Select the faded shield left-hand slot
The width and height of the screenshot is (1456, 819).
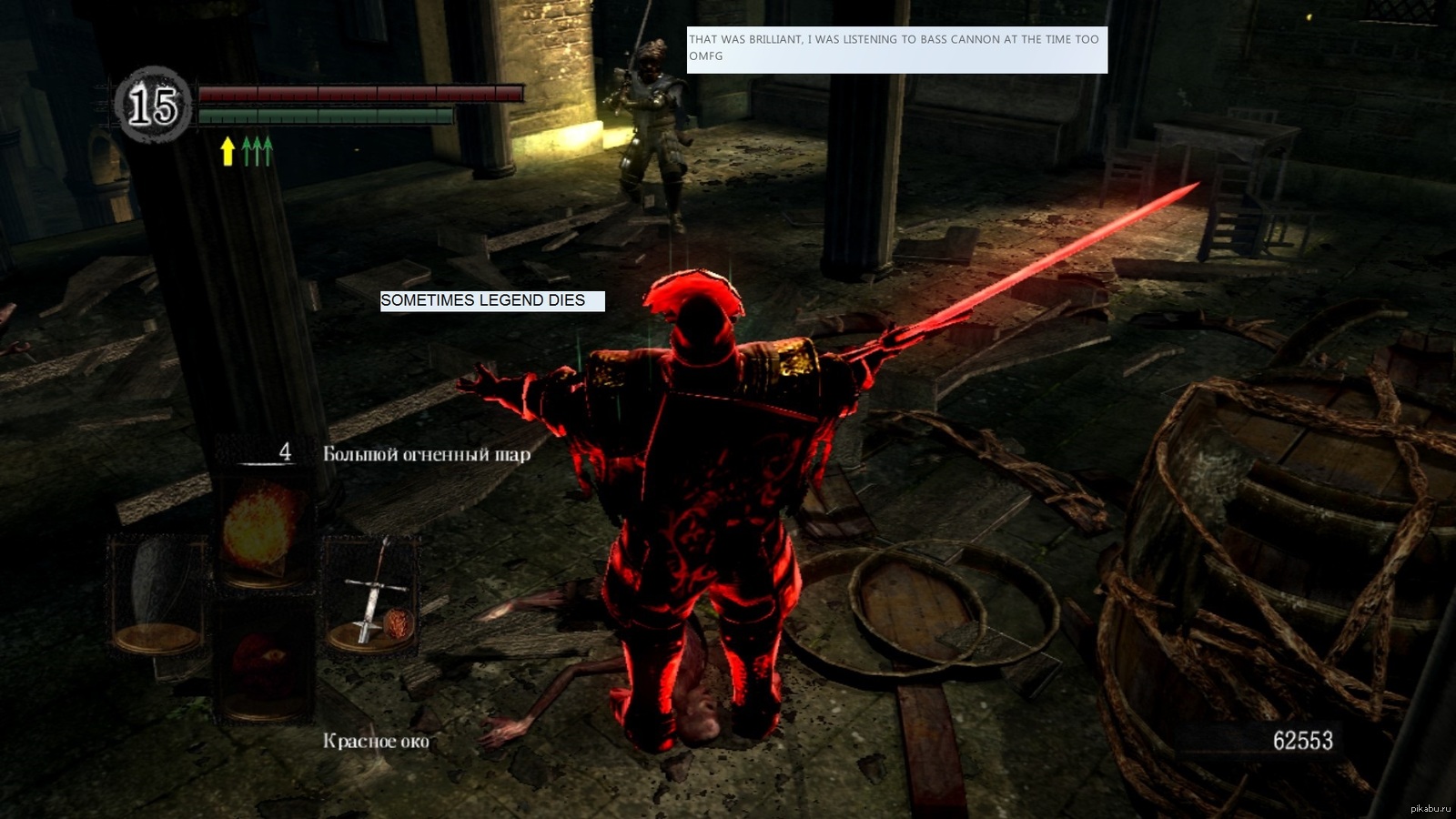pos(157,593)
